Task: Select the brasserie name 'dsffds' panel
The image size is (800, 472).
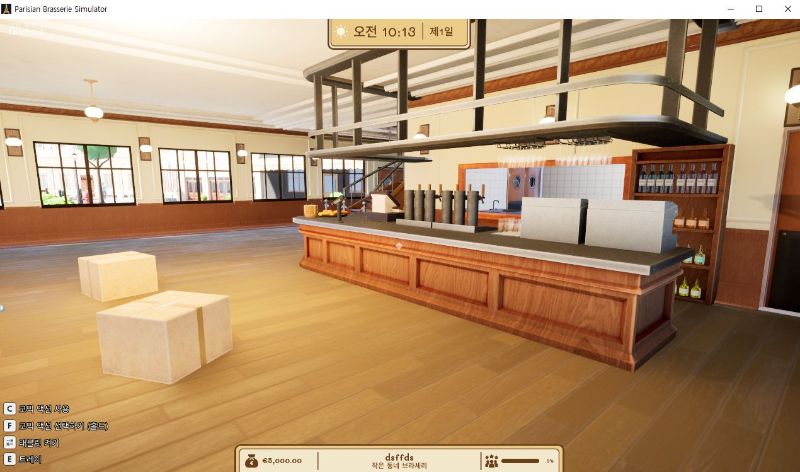Action: [x=398, y=461]
